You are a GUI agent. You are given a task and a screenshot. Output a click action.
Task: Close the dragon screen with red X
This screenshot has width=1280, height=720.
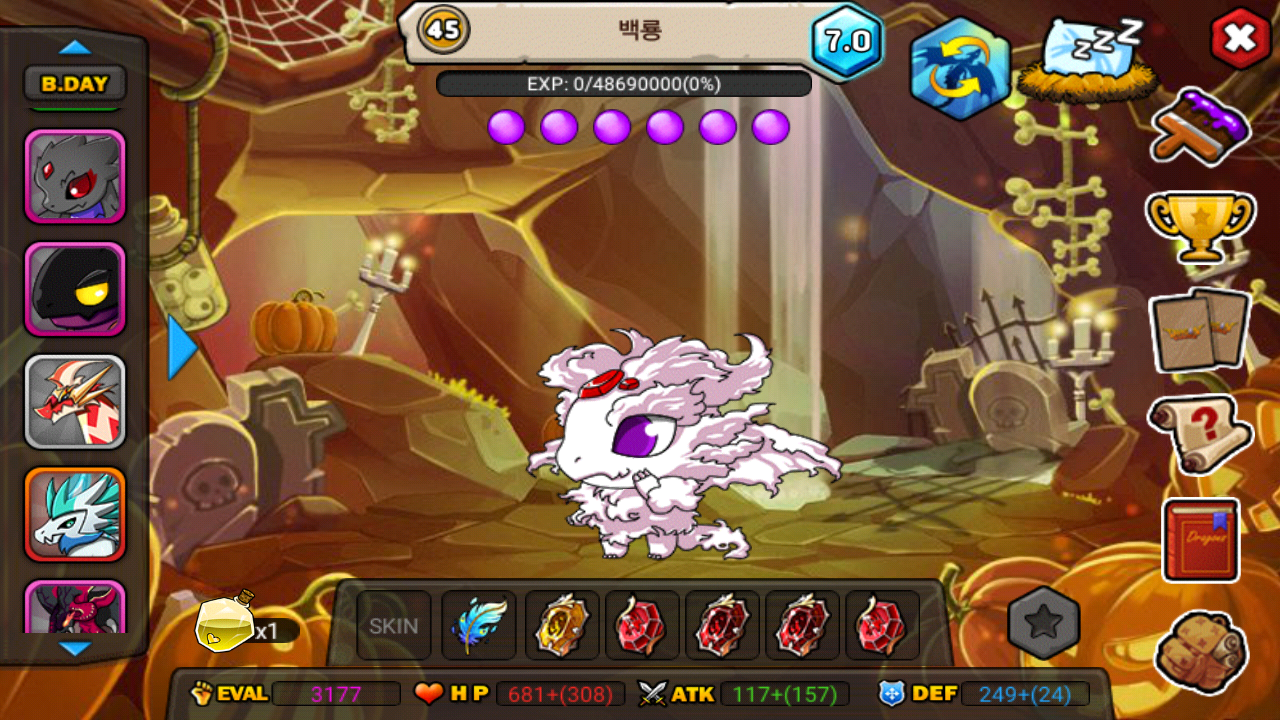coord(1240,39)
